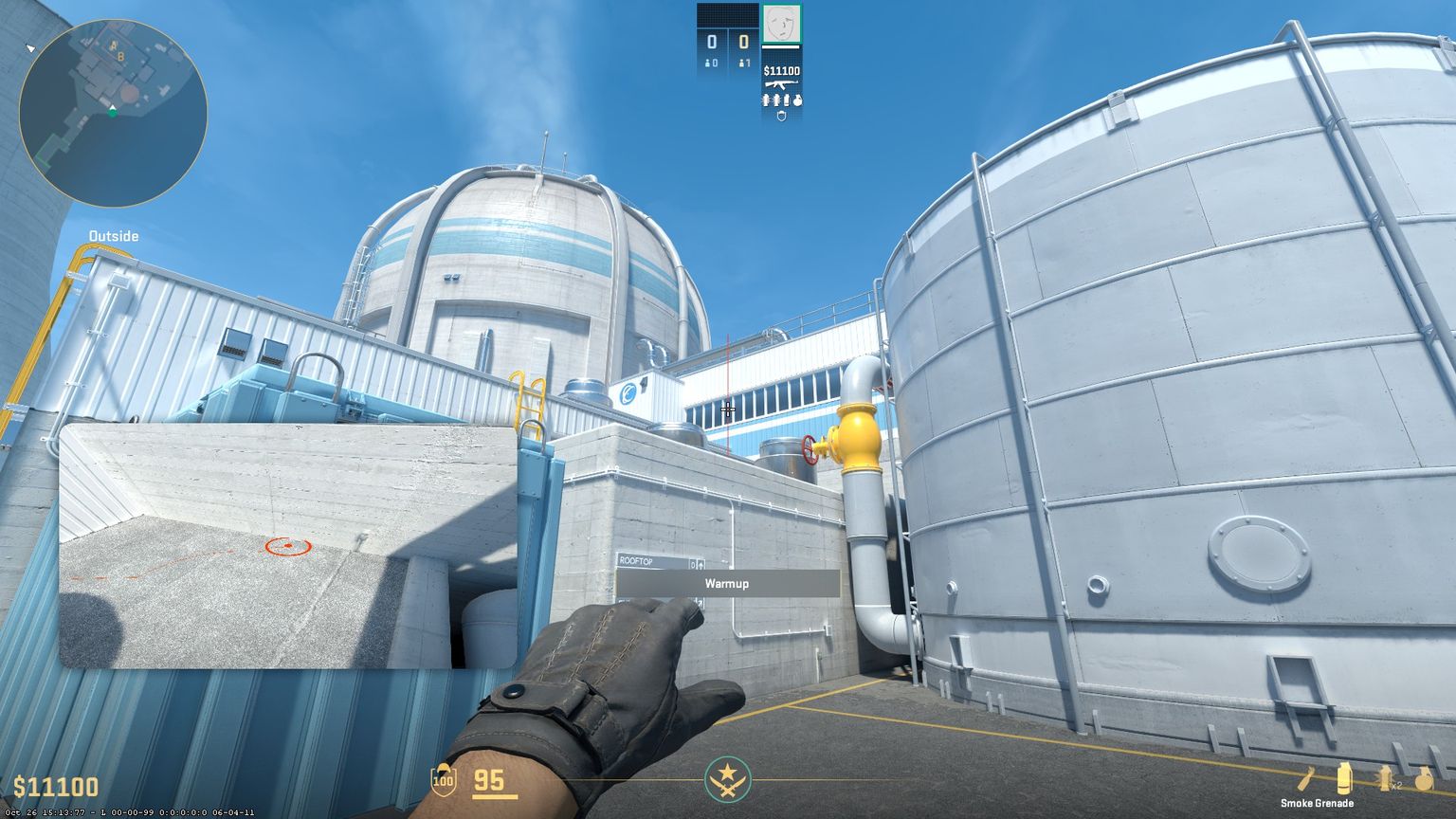Click the rifle icon in the top player panel
The width and height of the screenshot is (1456, 819).
pyautogui.click(x=780, y=82)
